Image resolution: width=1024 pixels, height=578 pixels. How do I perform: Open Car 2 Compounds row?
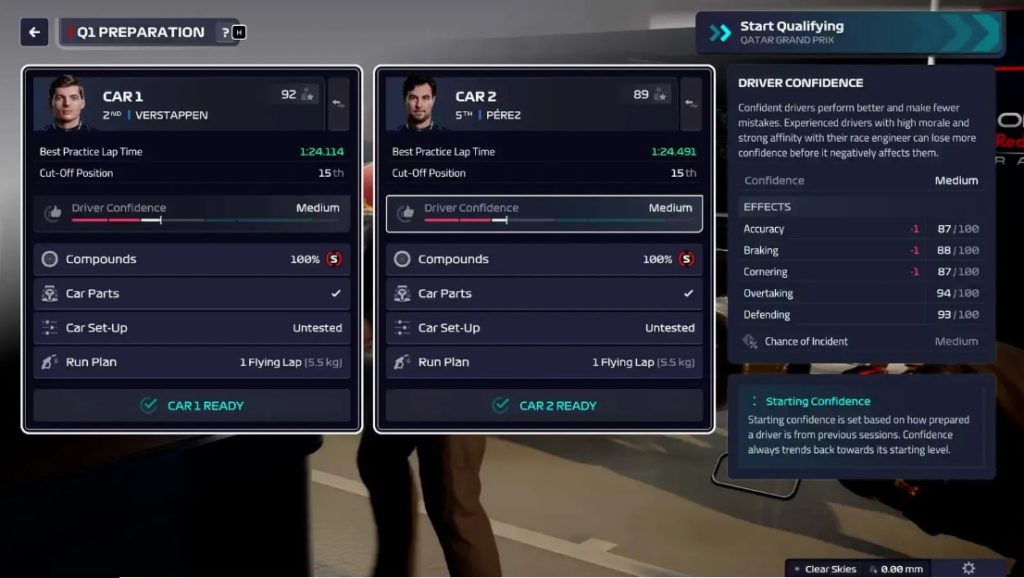[x=544, y=259]
